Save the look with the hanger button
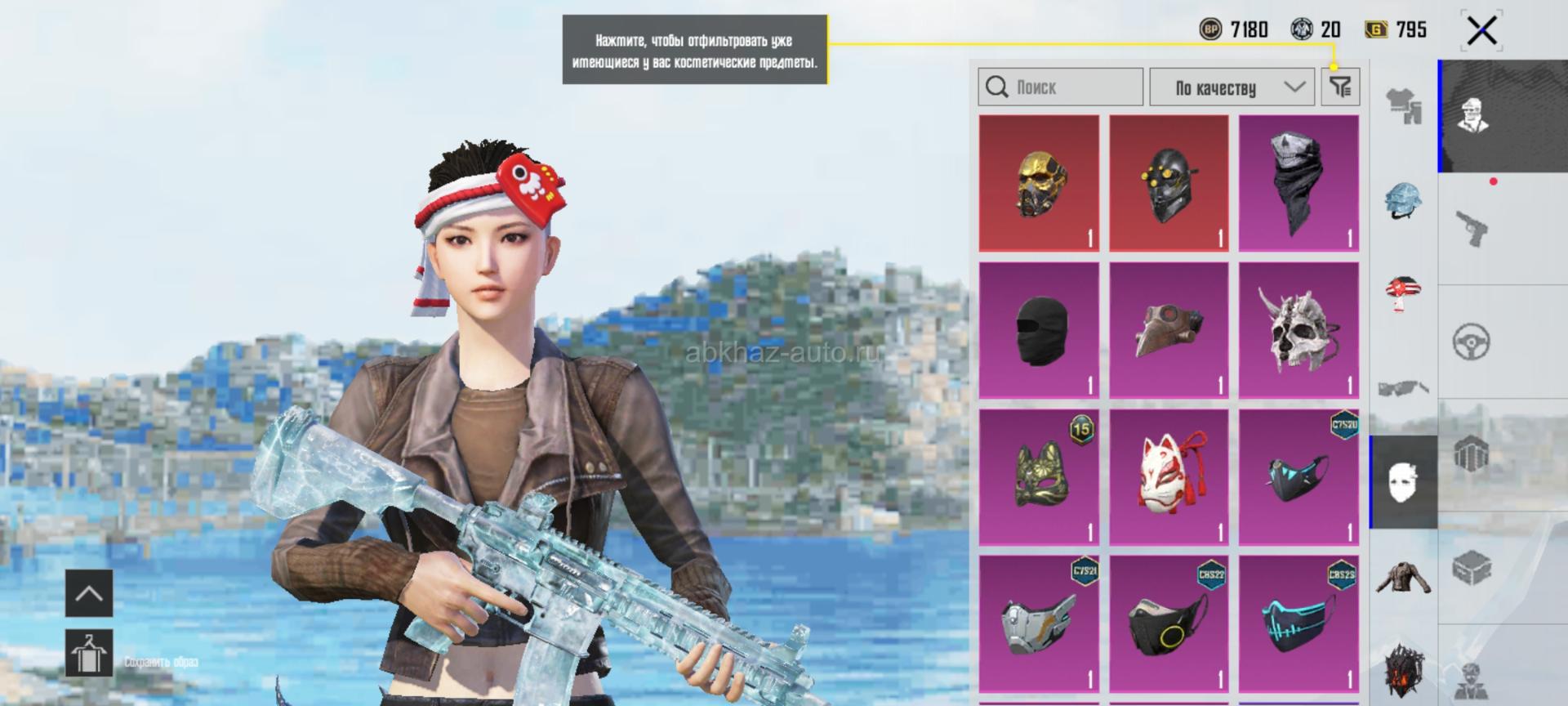This screenshot has width=1568, height=706. coord(88,652)
